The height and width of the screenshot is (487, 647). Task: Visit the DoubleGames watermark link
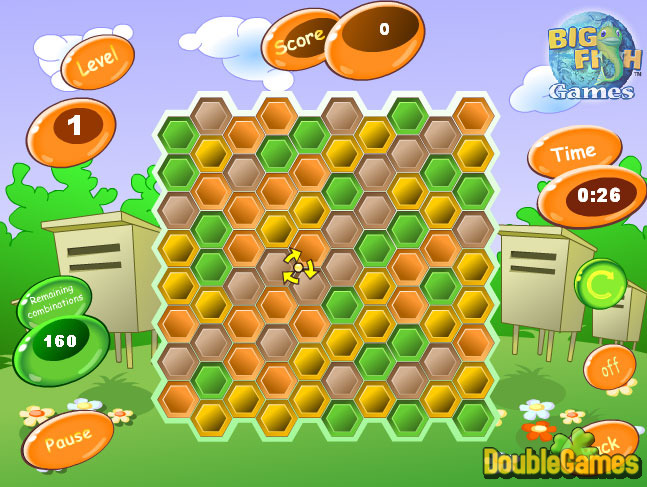coord(561,462)
